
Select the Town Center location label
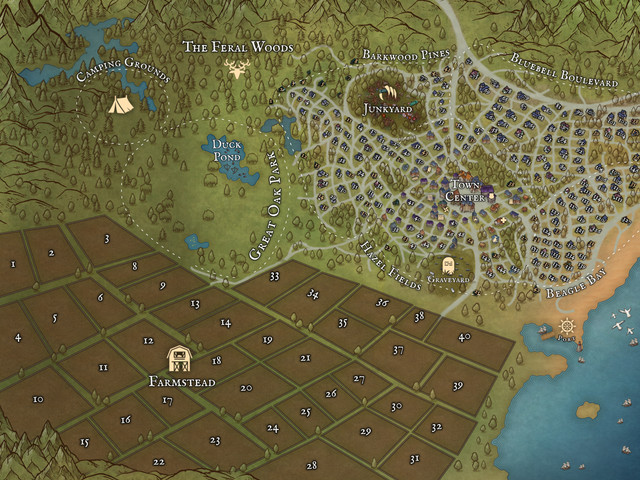(x=465, y=192)
